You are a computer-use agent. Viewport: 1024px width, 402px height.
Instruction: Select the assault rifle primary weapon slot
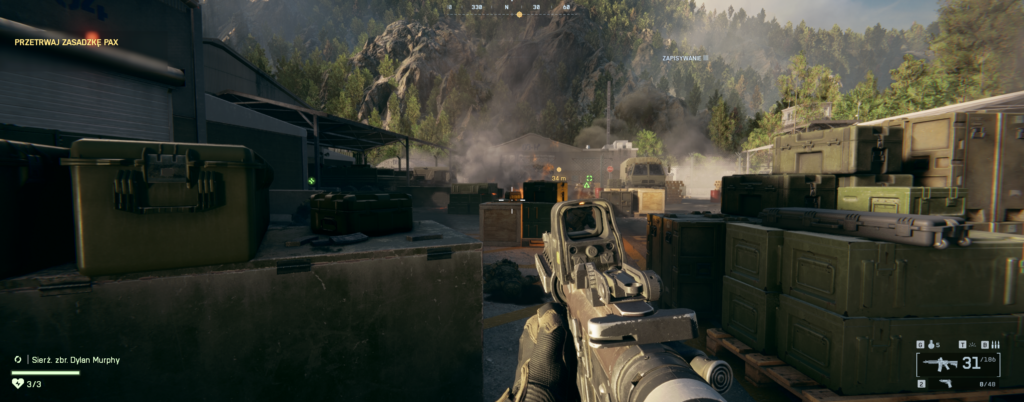[x=941, y=364]
